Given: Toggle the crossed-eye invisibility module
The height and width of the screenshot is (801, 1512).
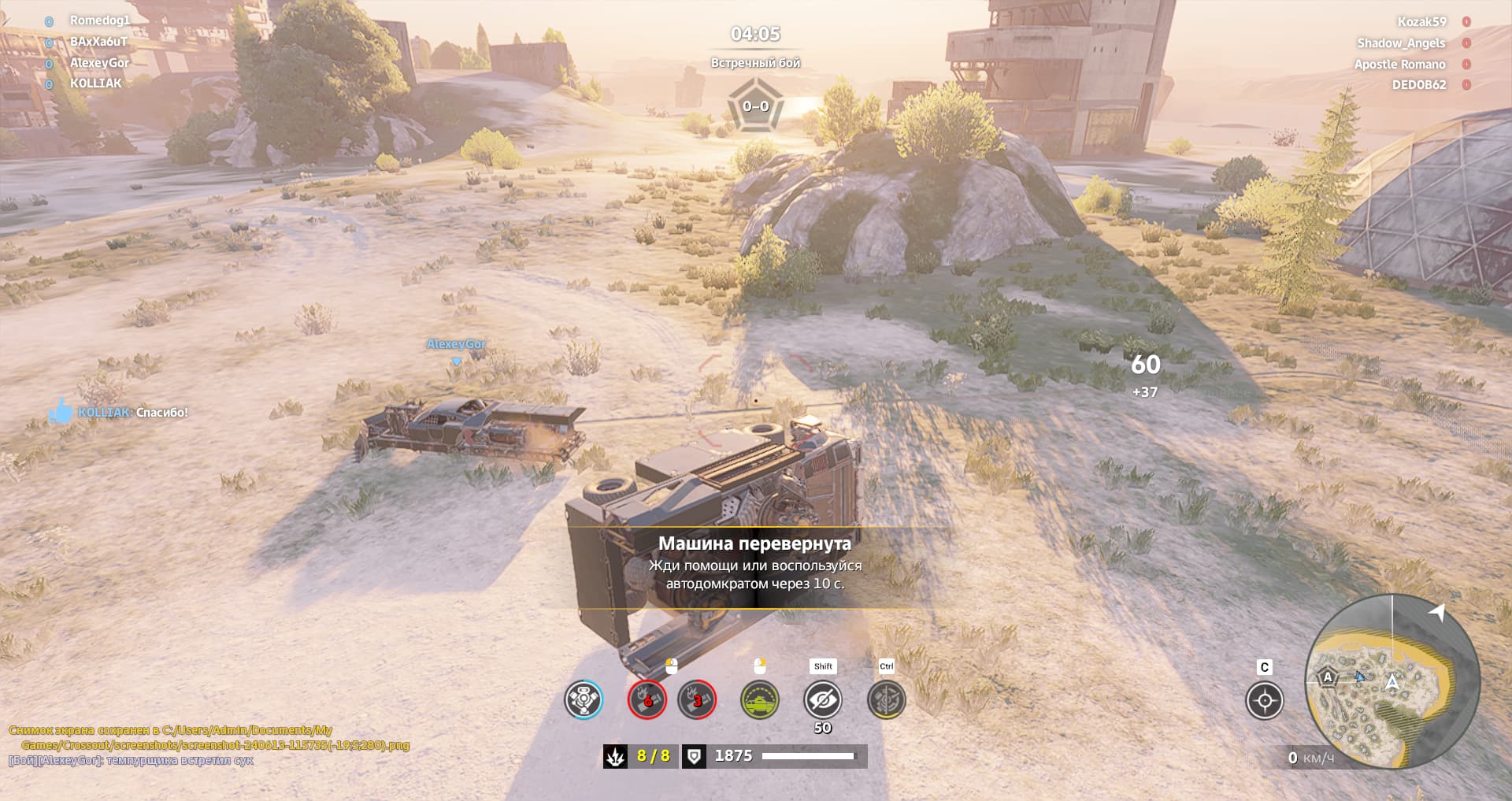Looking at the screenshot, I should pyautogui.click(x=823, y=699).
